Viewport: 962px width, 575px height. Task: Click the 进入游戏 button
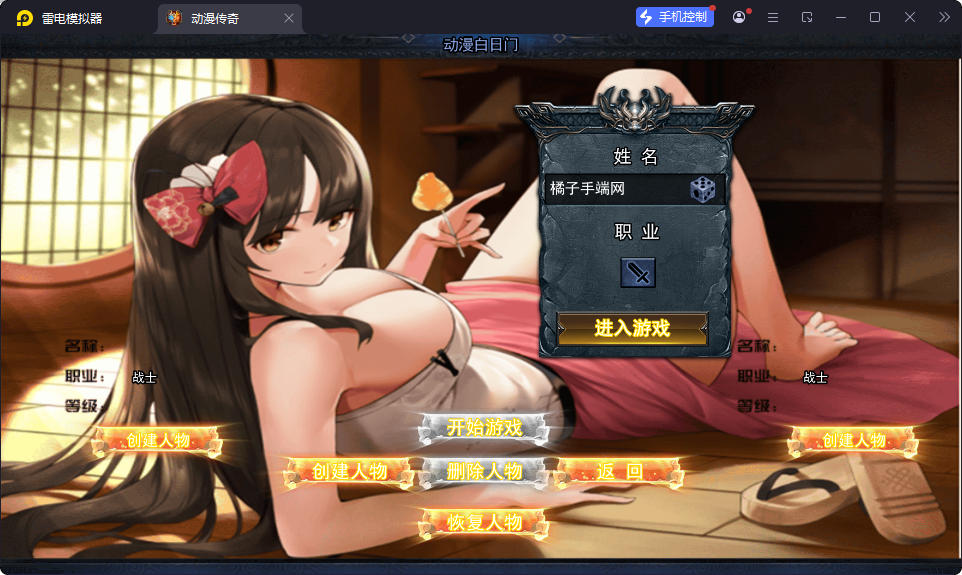632,328
